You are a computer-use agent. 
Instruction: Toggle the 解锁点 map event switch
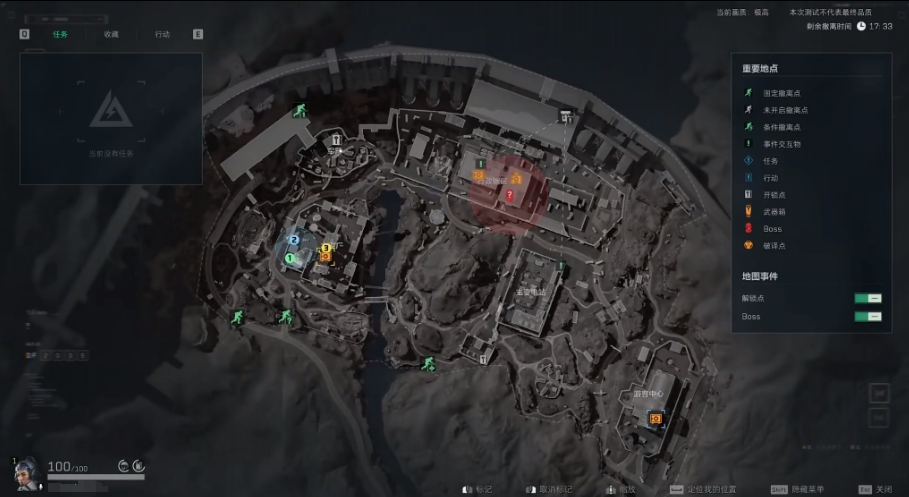point(867,298)
